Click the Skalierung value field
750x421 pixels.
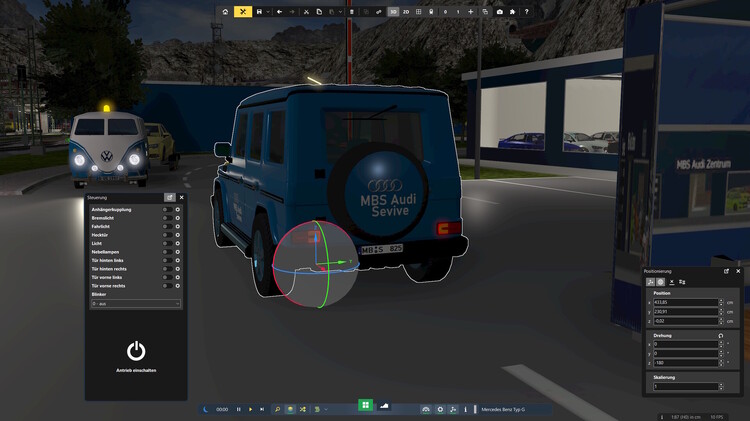point(686,386)
